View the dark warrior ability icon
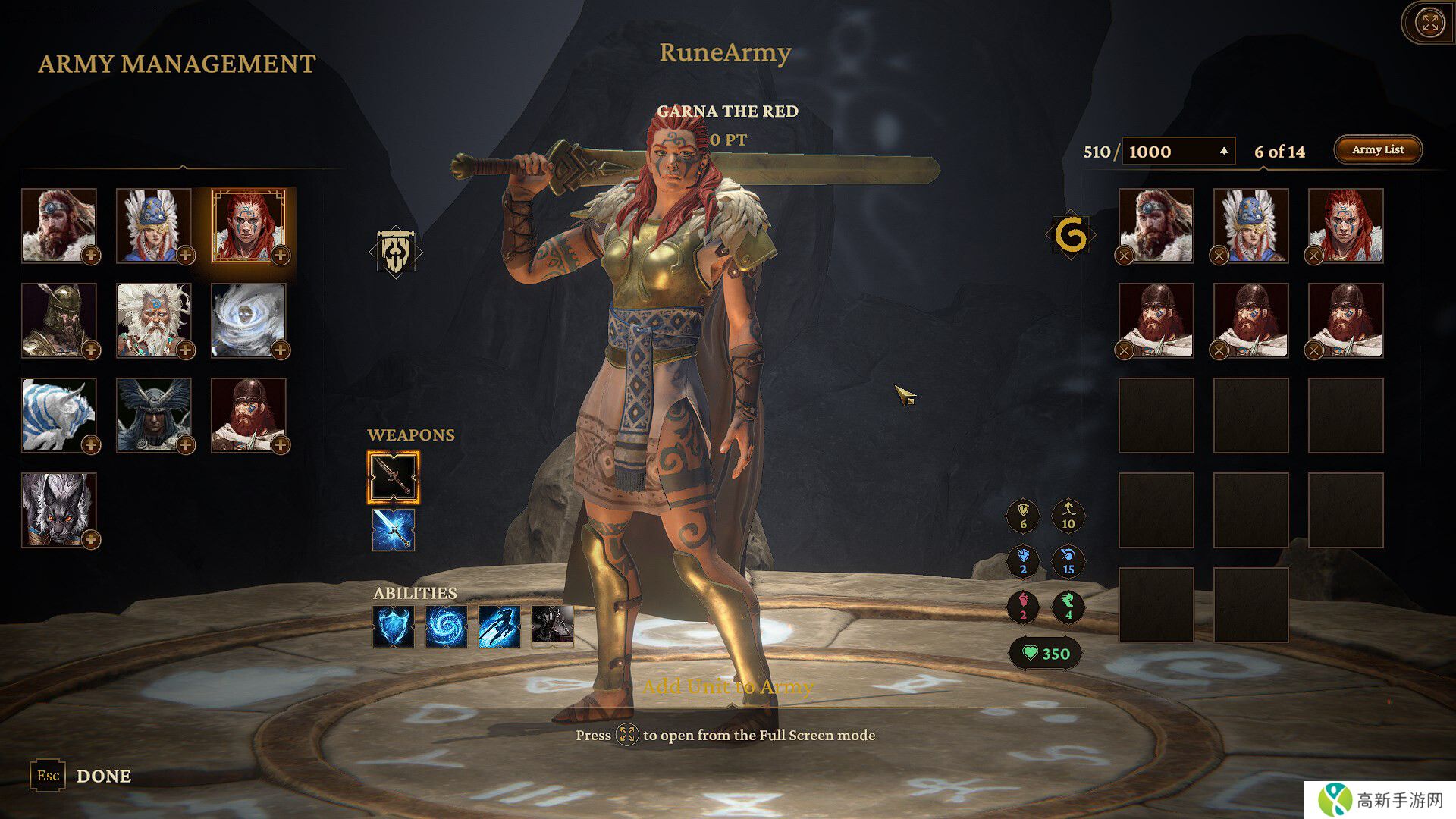This screenshot has width=1456, height=819. click(x=552, y=626)
